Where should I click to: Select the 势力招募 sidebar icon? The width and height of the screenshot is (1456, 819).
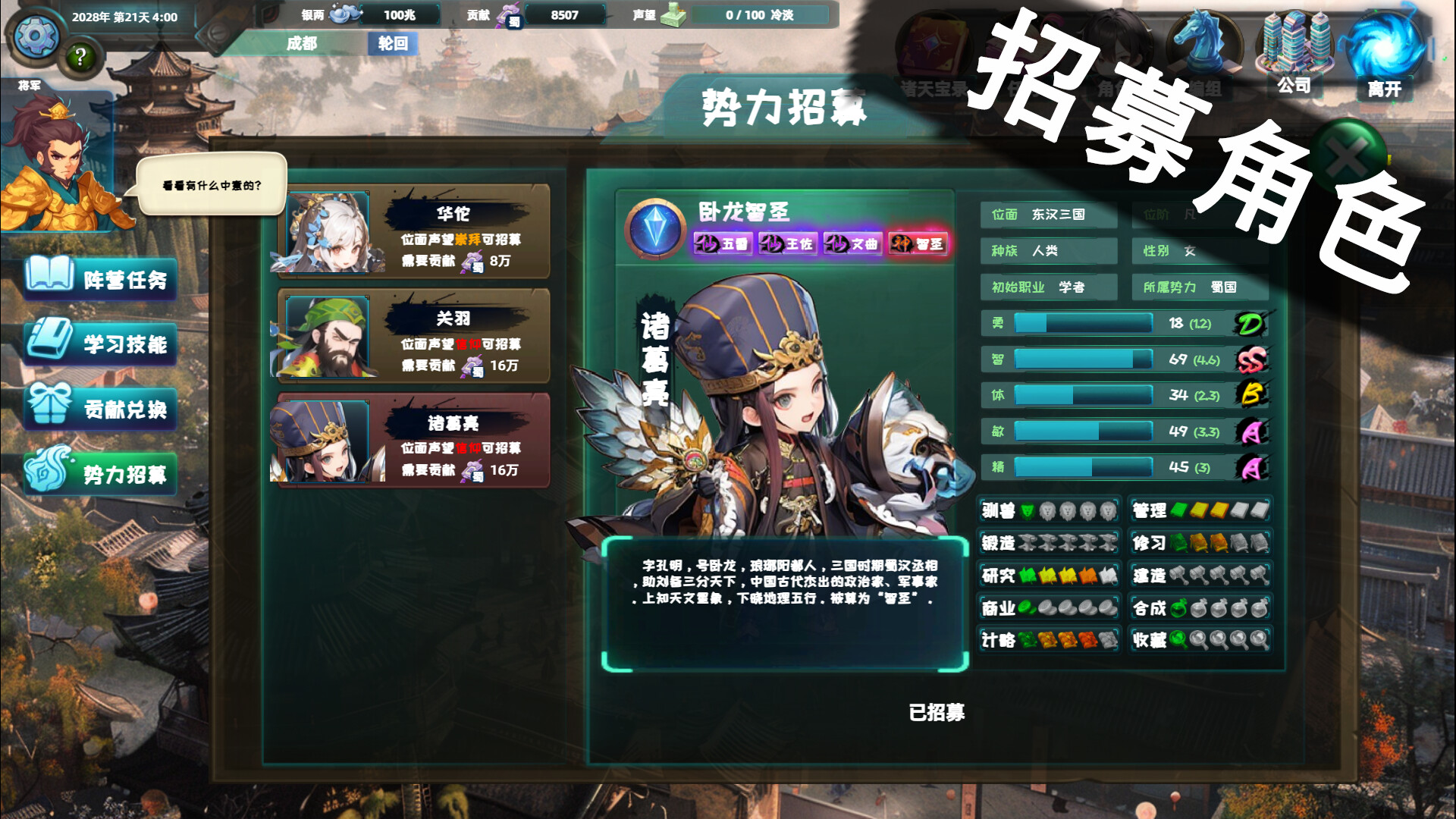(48, 472)
